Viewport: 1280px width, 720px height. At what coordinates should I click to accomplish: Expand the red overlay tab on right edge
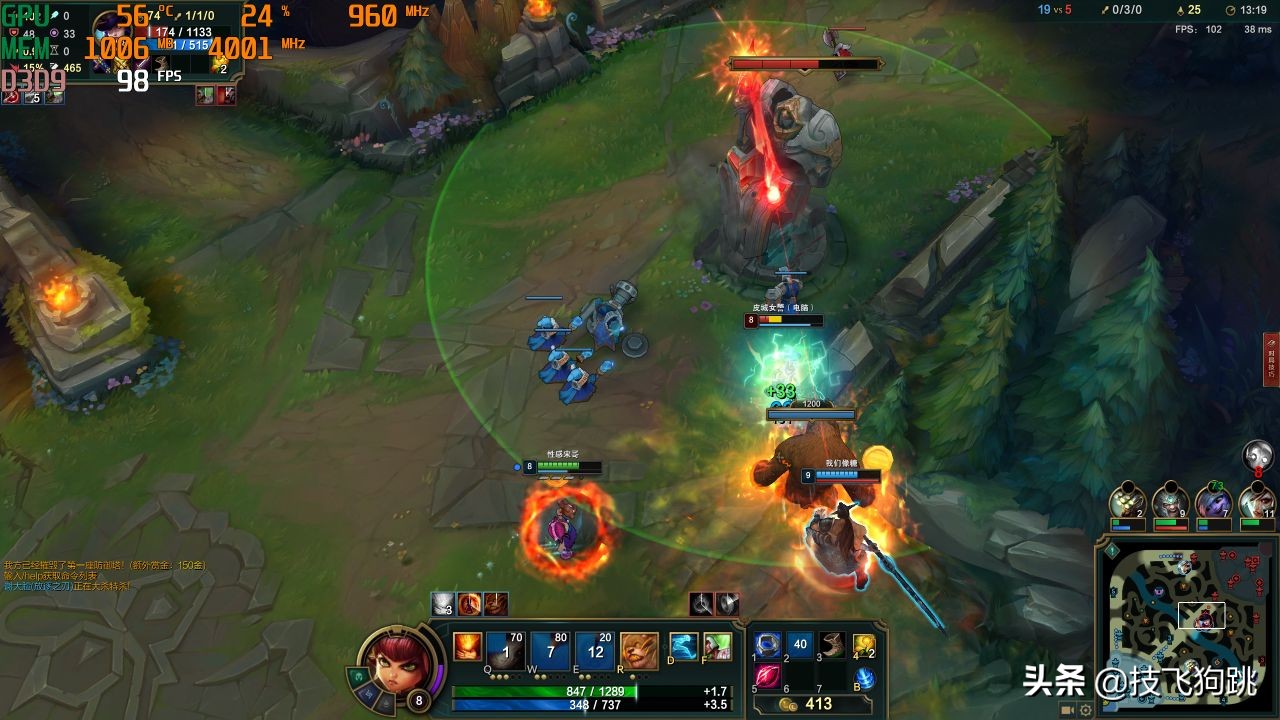coord(1271,360)
